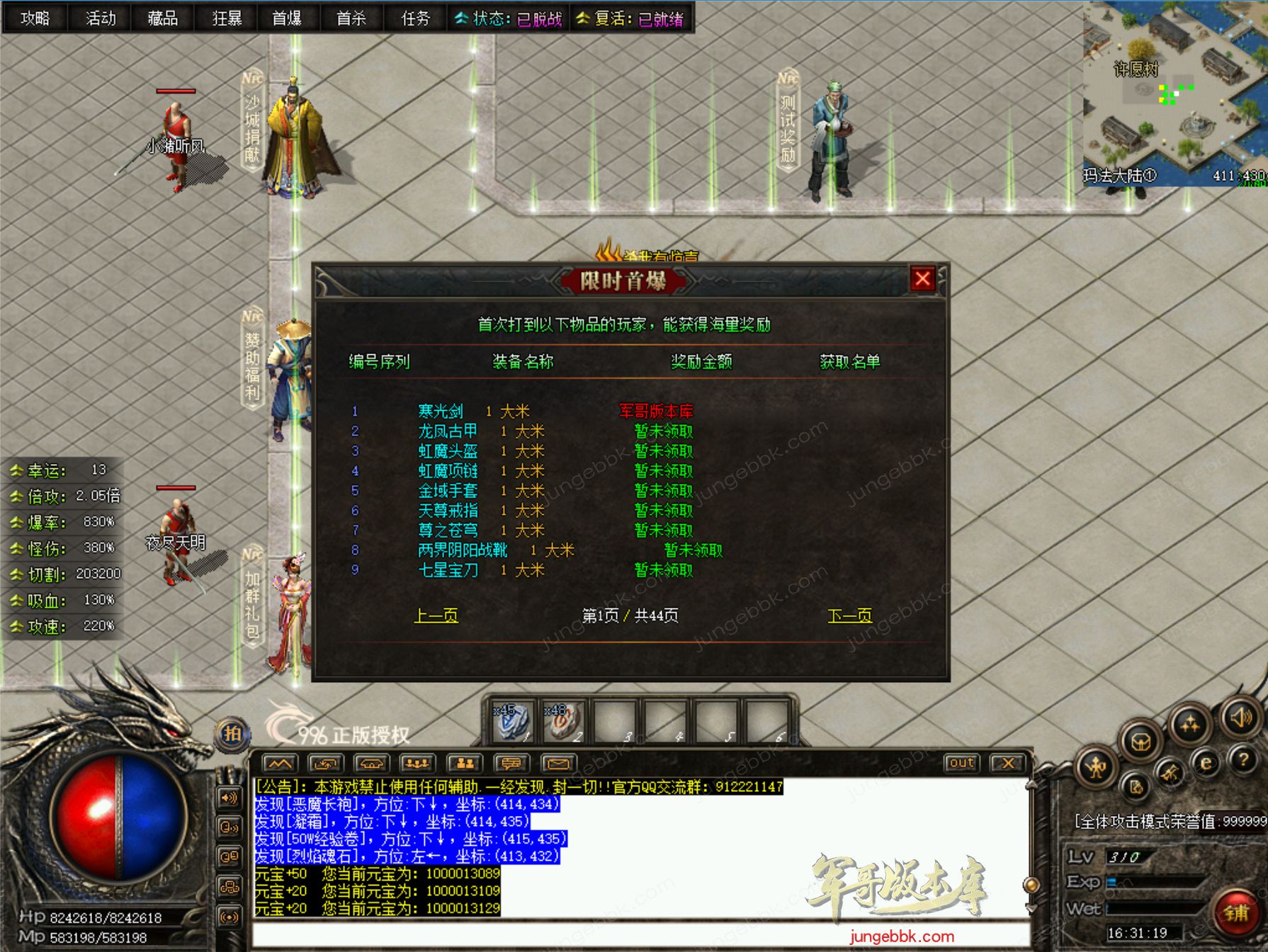Open team panel via three-person icon

[x=418, y=762]
